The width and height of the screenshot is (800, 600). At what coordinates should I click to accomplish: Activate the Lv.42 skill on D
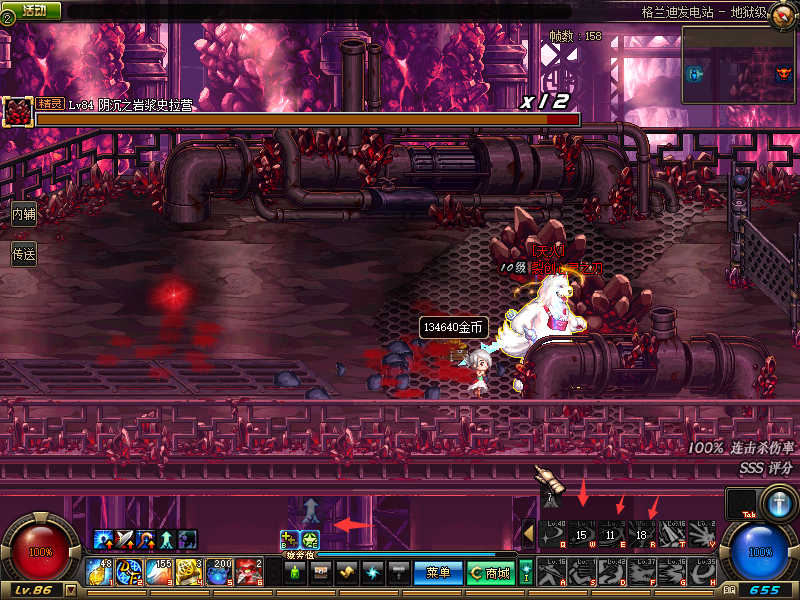point(612,572)
